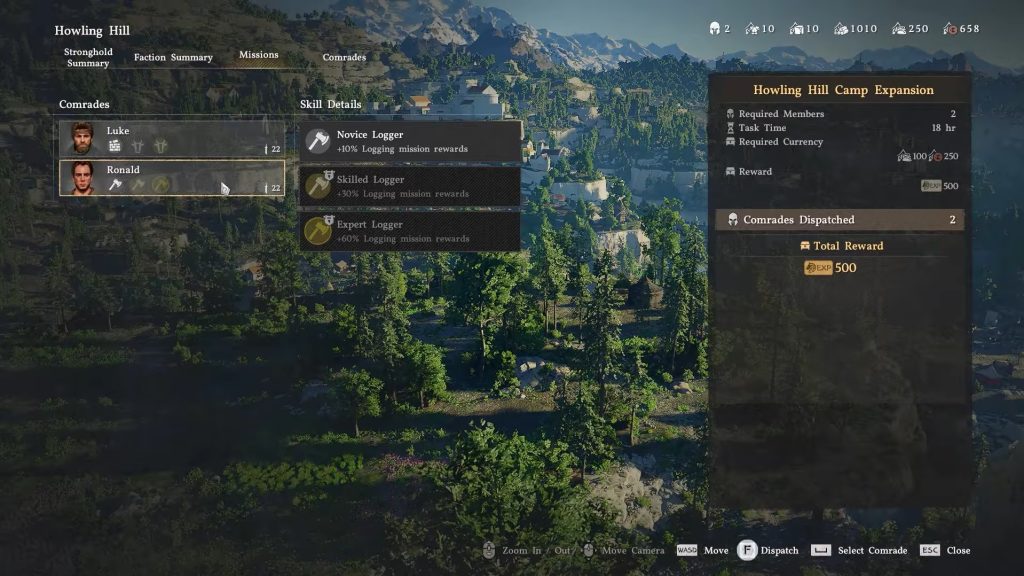Select the locked Skilled Logger skill
This screenshot has width=1024, height=576.
tap(411, 186)
